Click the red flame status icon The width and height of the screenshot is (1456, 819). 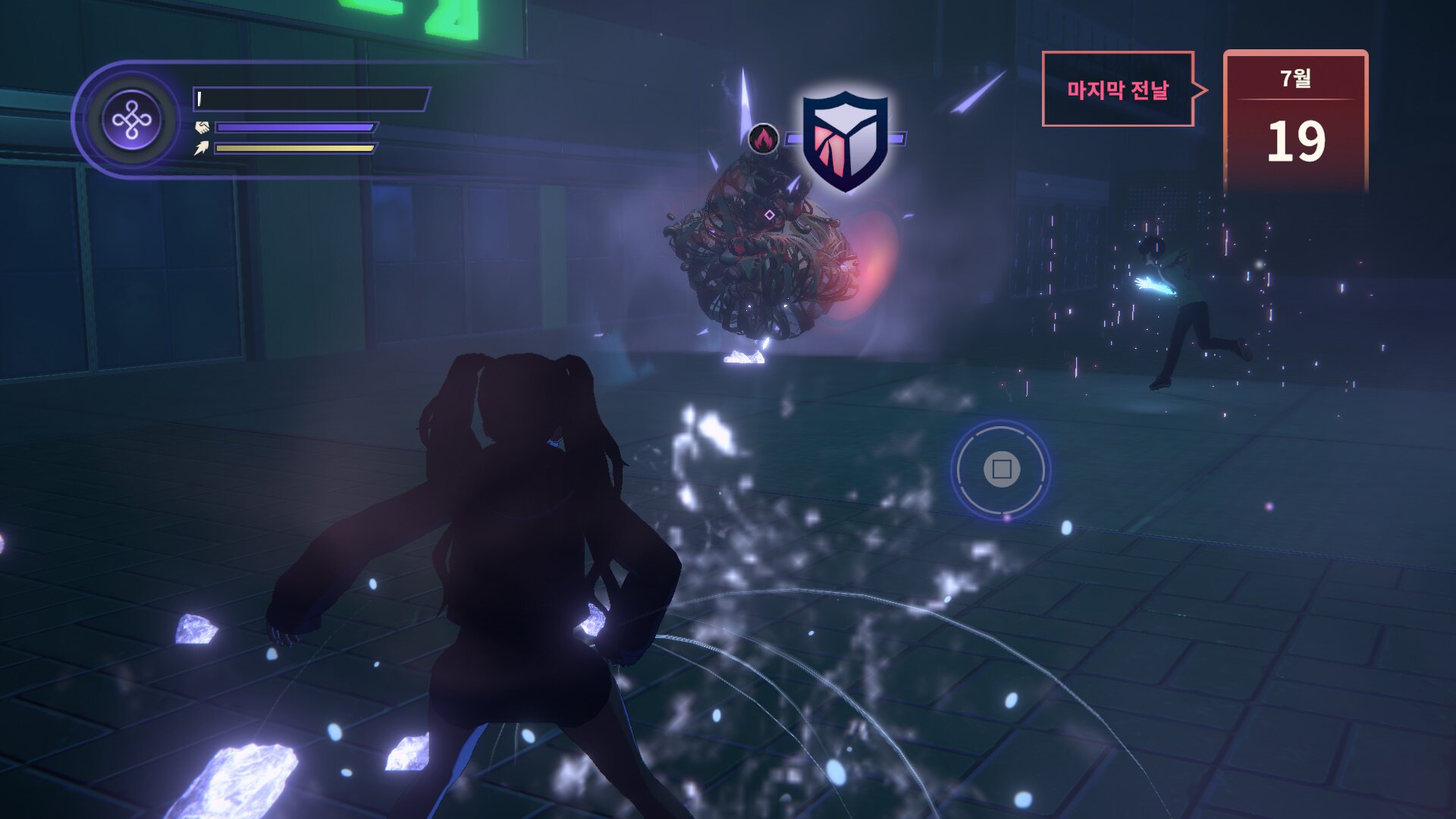[764, 139]
